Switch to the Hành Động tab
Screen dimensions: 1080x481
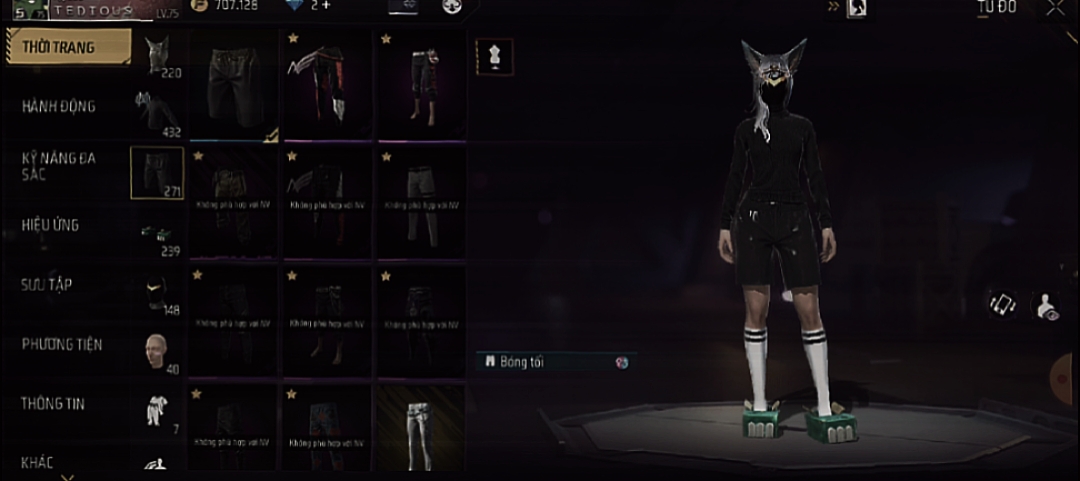(62, 106)
